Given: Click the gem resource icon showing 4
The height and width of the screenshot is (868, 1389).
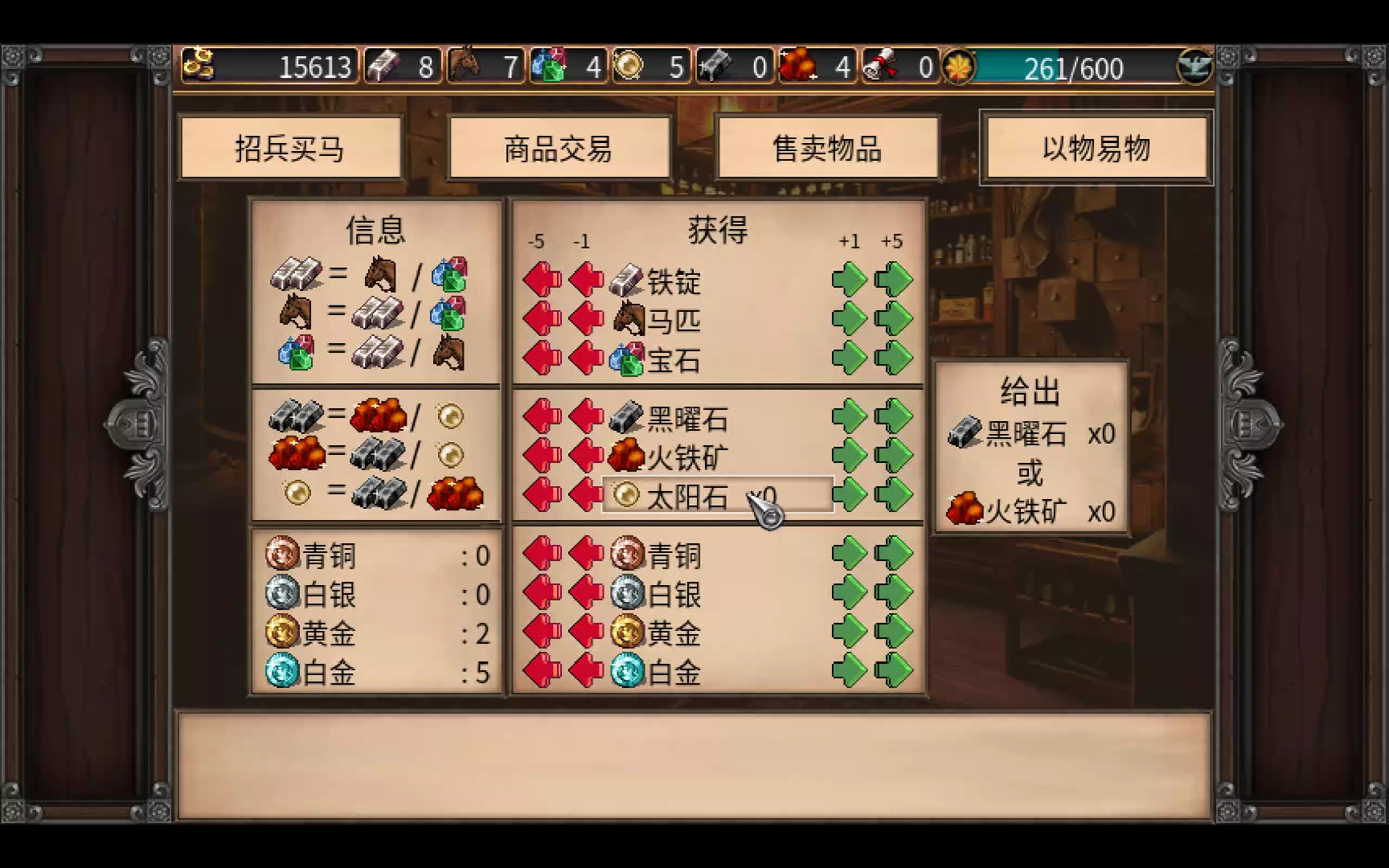Looking at the screenshot, I should (x=551, y=63).
